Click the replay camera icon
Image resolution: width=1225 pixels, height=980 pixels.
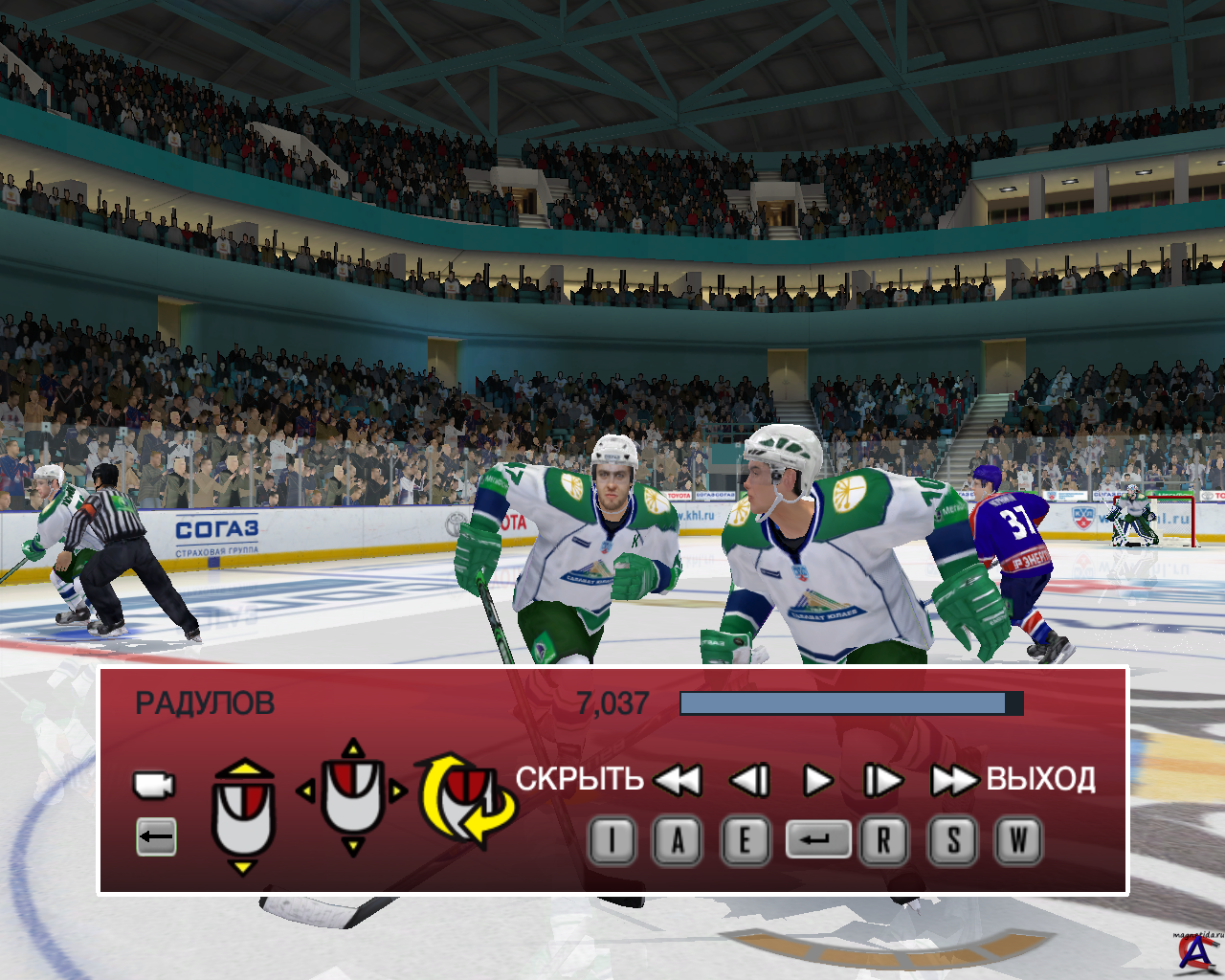click(x=153, y=785)
